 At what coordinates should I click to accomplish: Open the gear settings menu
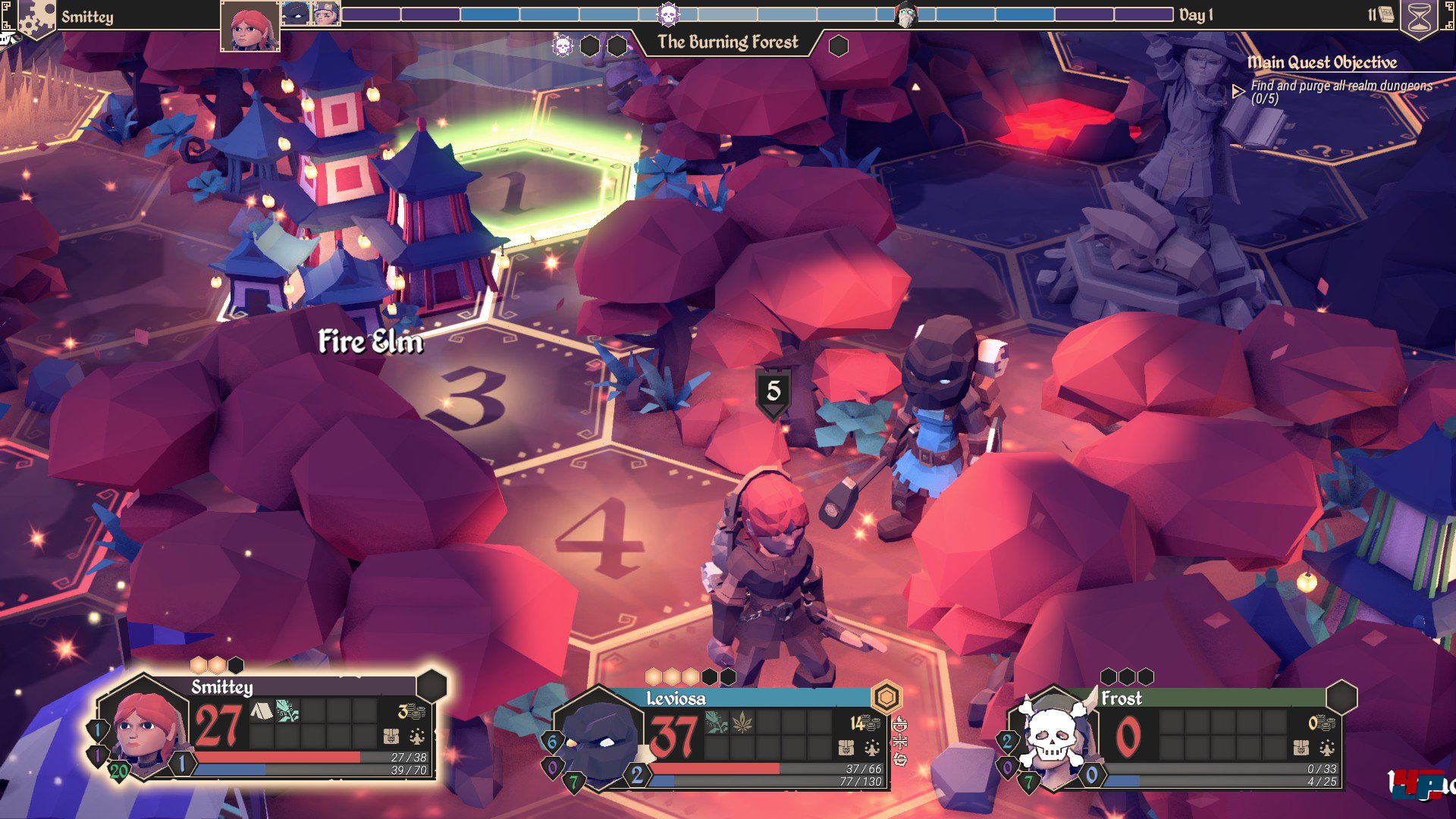pos(35,17)
